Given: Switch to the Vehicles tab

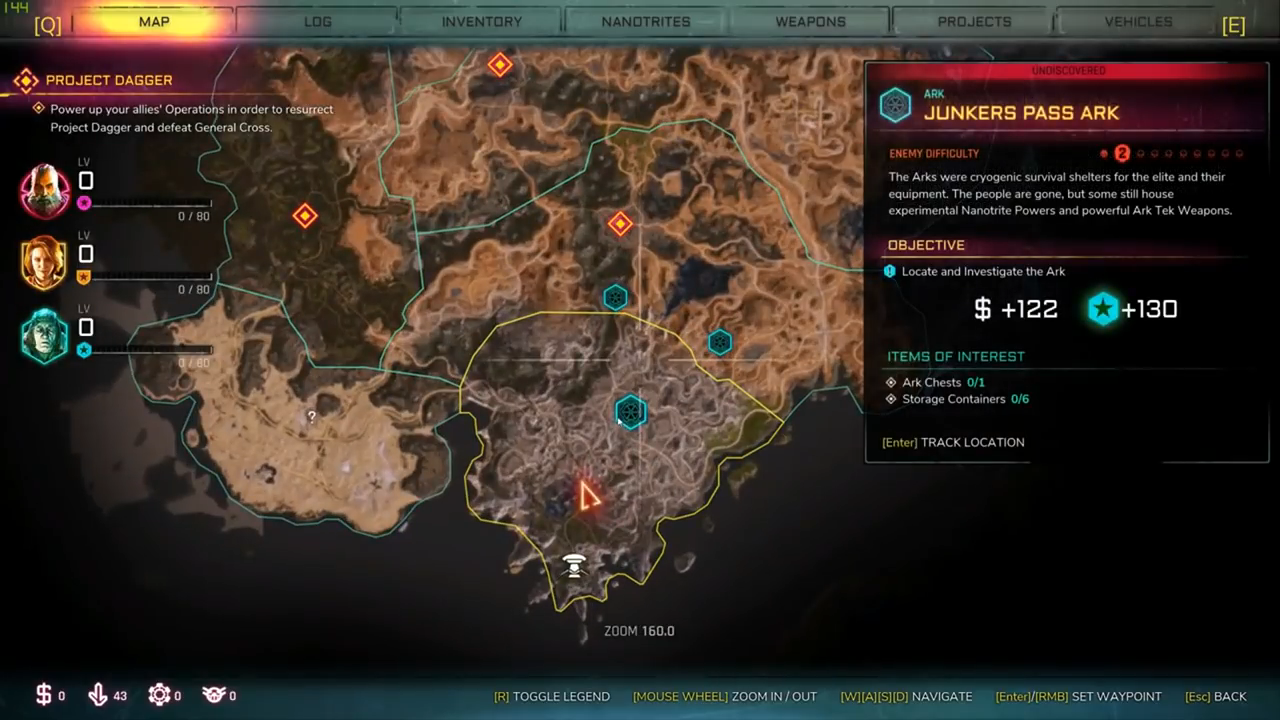Looking at the screenshot, I should point(1138,21).
